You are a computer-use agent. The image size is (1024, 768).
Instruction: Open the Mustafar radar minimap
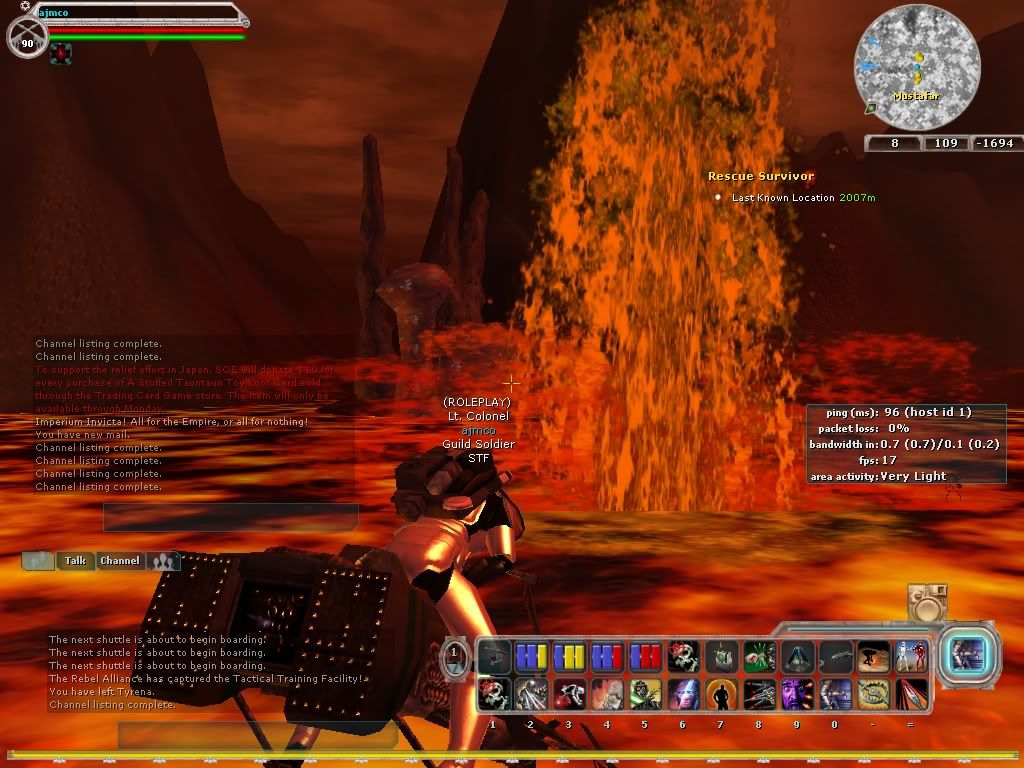pyautogui.click(x=916, y=67)
